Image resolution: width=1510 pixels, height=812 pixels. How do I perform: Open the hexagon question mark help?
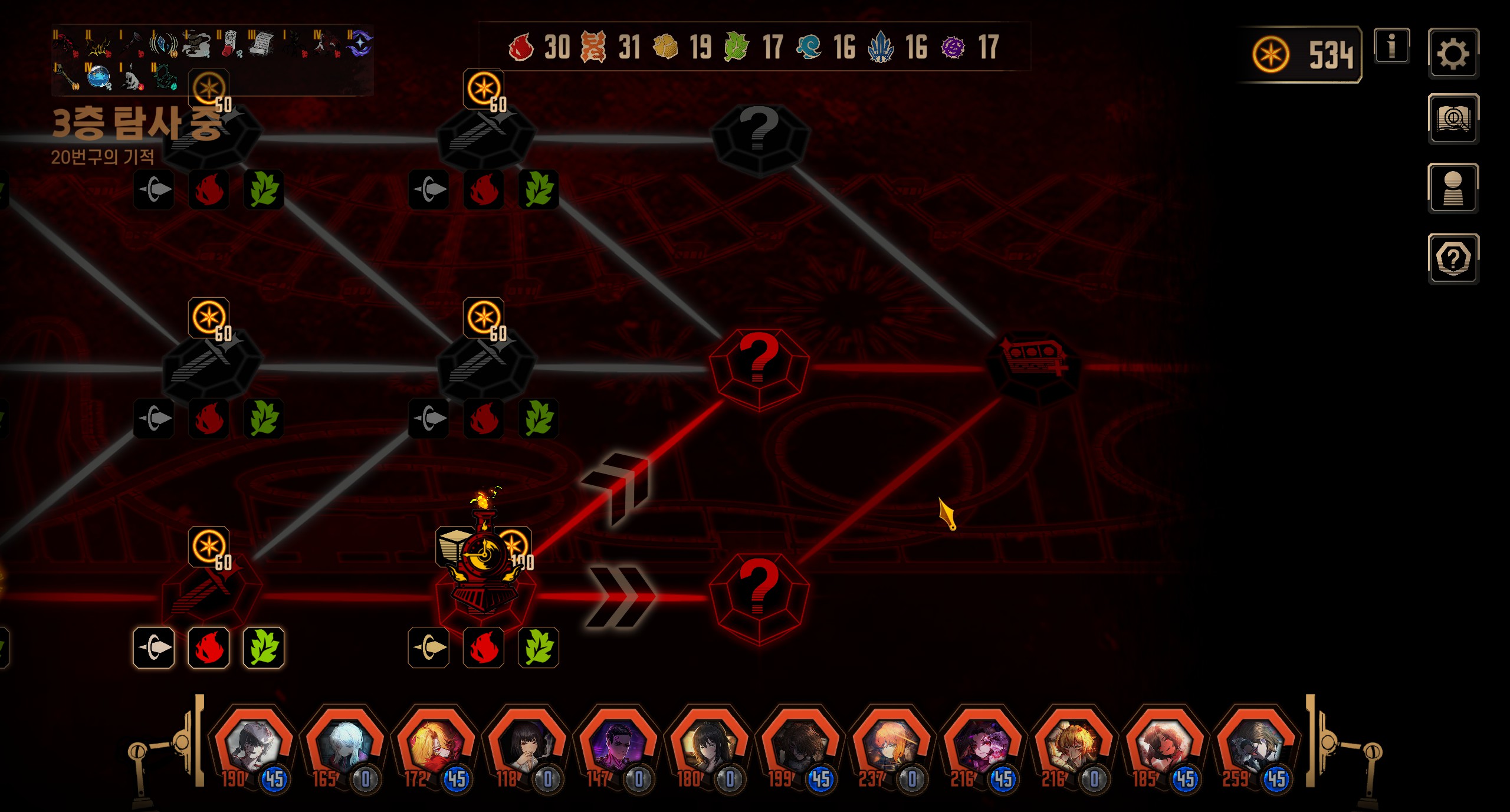pos(1452,258)
